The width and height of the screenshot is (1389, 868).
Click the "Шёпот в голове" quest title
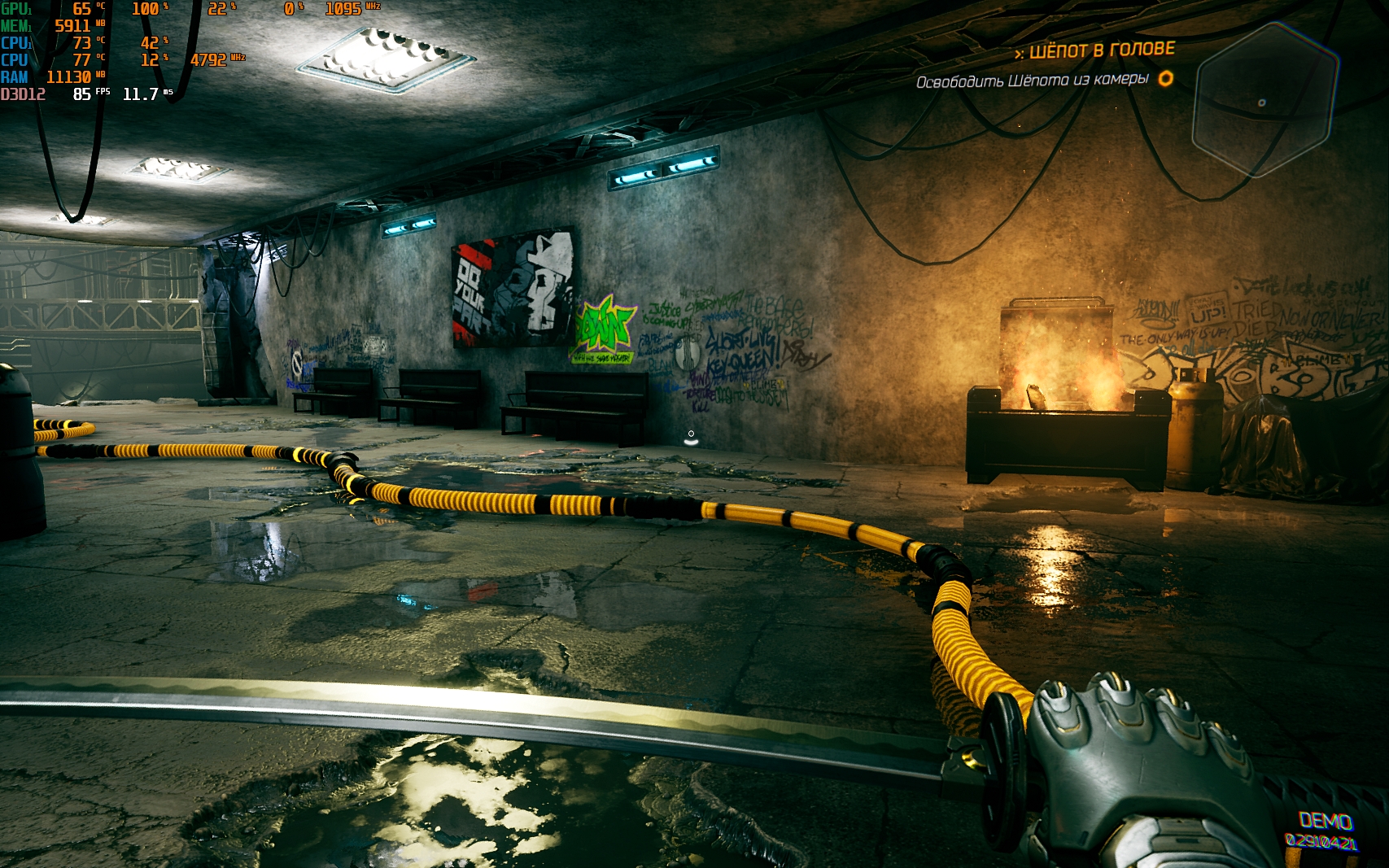click(1101, 50)
